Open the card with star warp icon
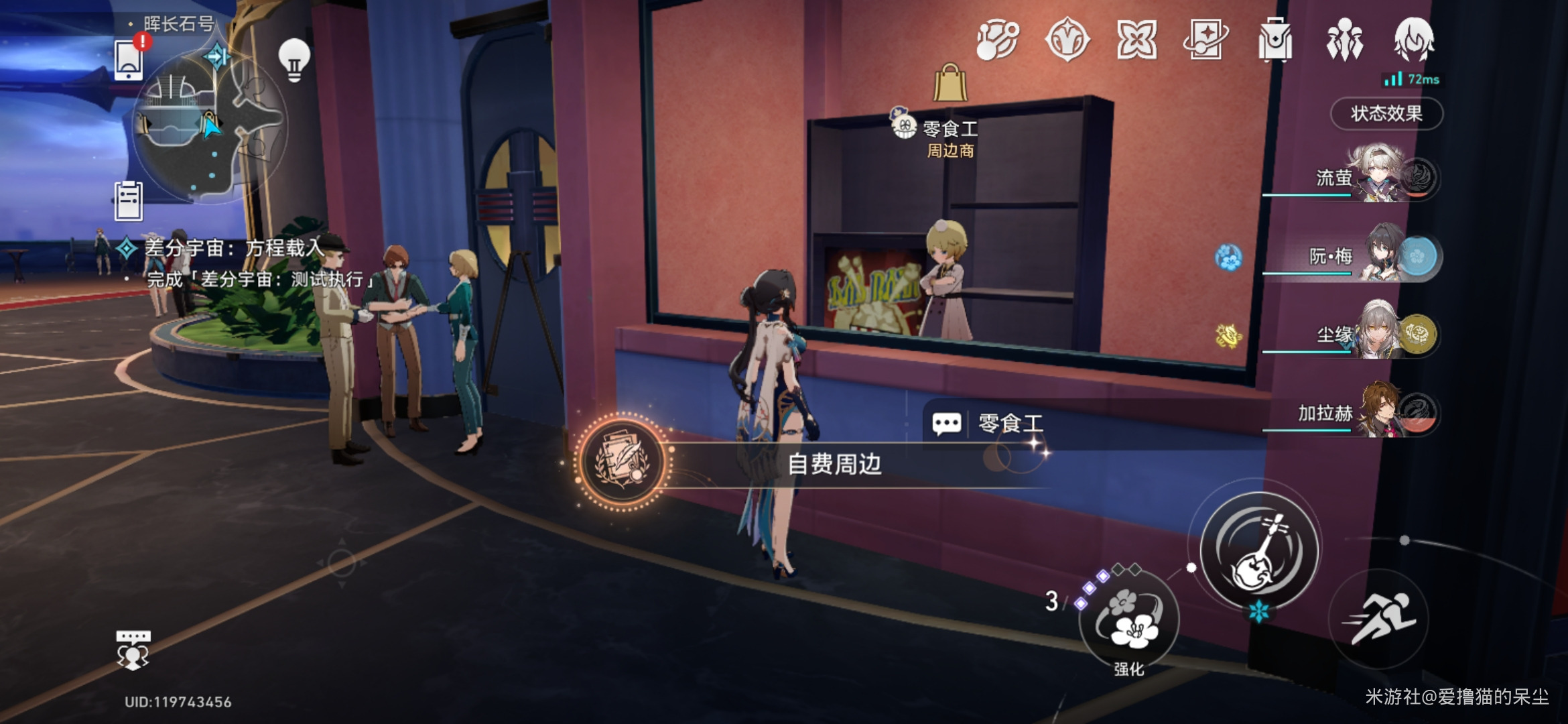Viewport: 1568px width, 724px height. click(x=1205, y=40)
